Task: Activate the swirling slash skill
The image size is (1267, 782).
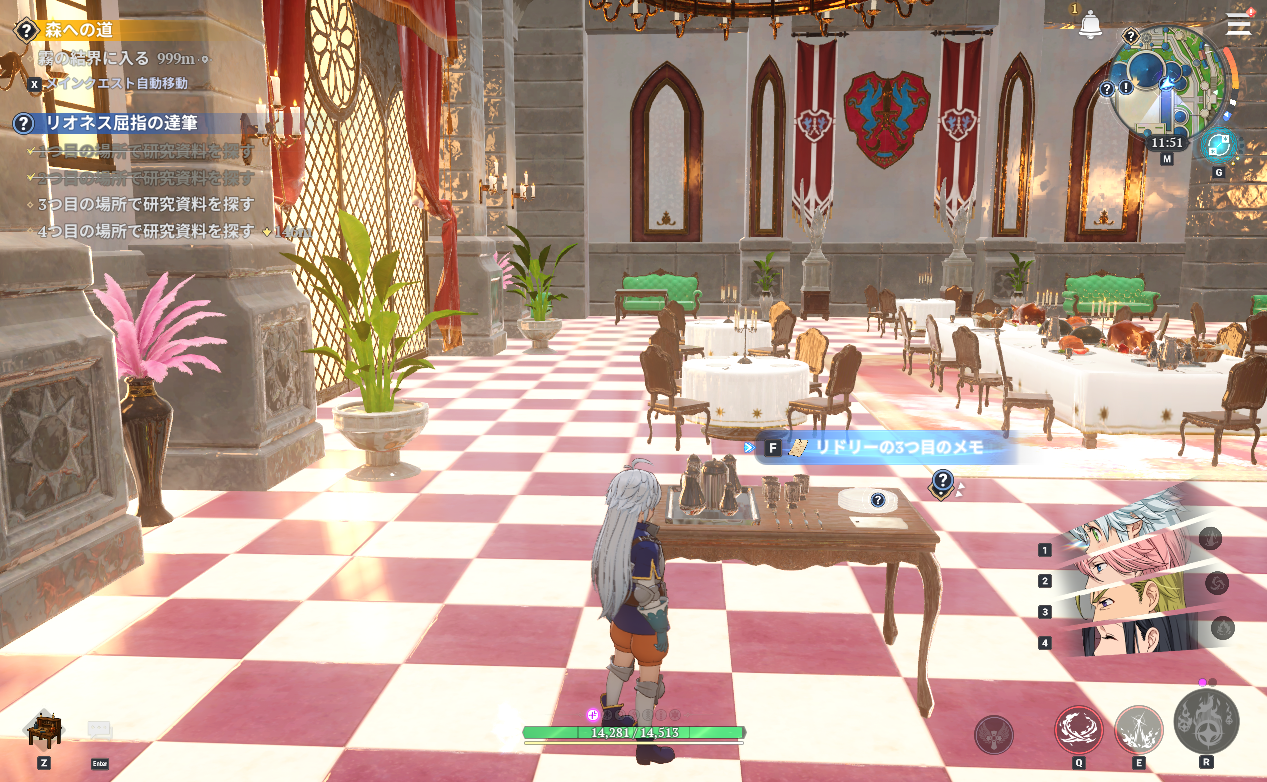Action: click(1079, 730)
